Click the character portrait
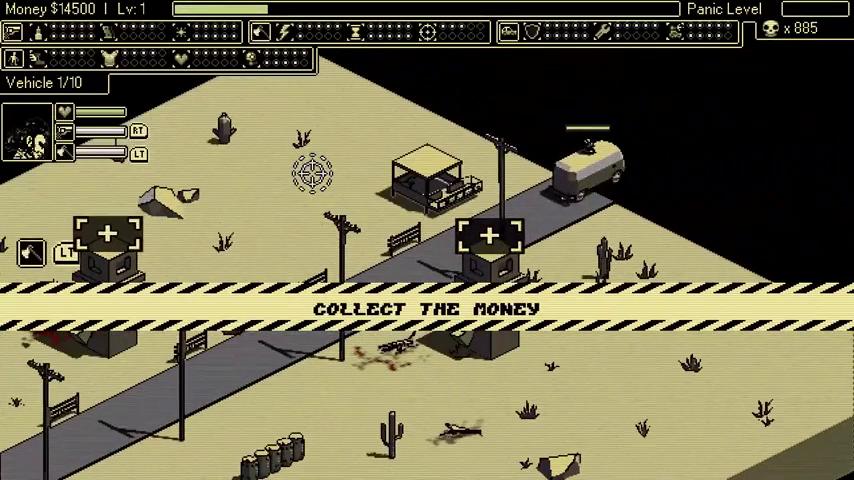Image resolution: width=854 pixels, height=480 pixels. point(27,132)
